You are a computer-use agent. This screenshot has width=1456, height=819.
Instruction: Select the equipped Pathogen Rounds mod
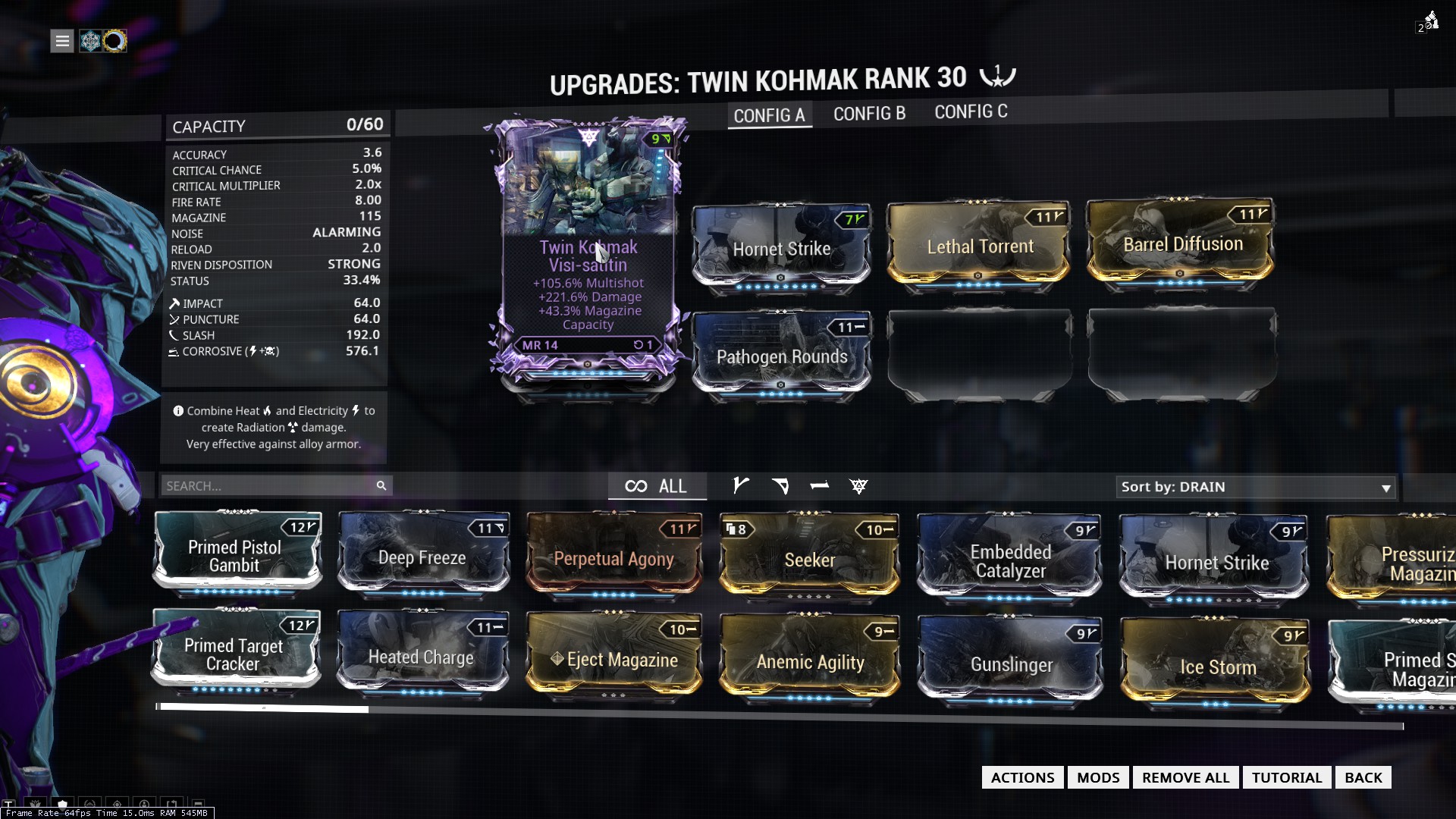(782, 356)
